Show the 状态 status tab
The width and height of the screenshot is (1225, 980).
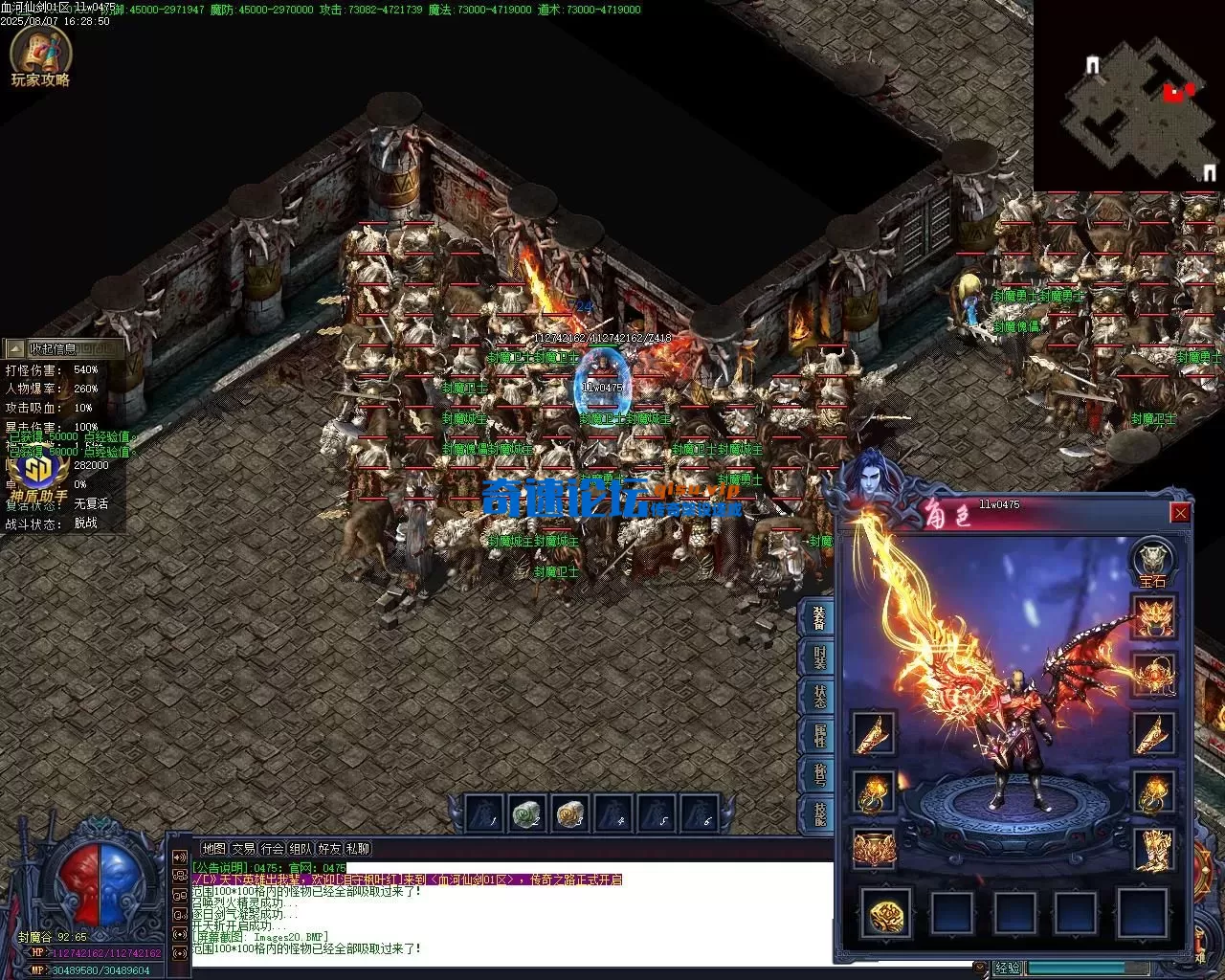click(x=819, y=697)
